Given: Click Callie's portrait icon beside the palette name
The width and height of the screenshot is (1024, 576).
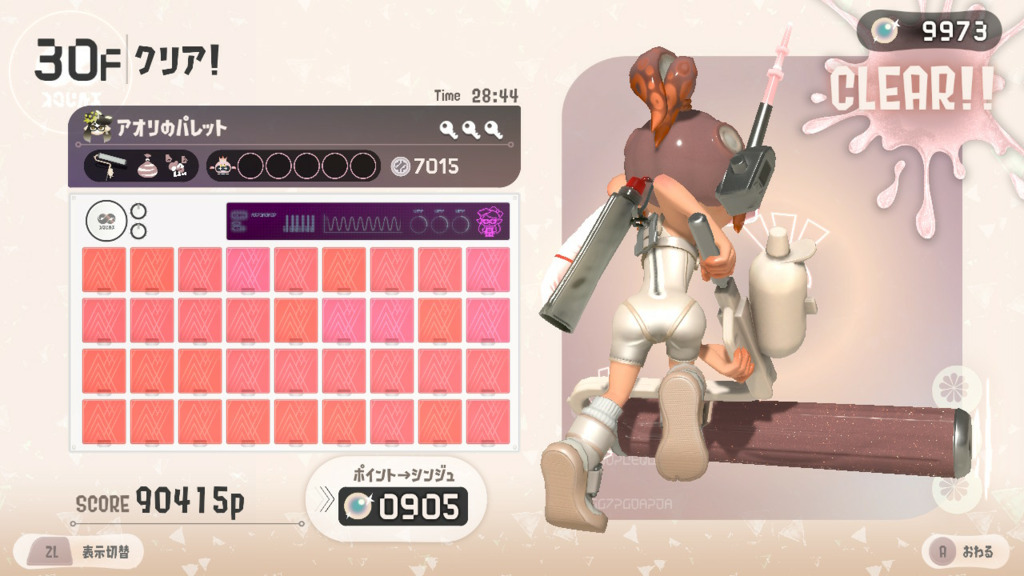Looking at the screenshot, I should point(97,127).
